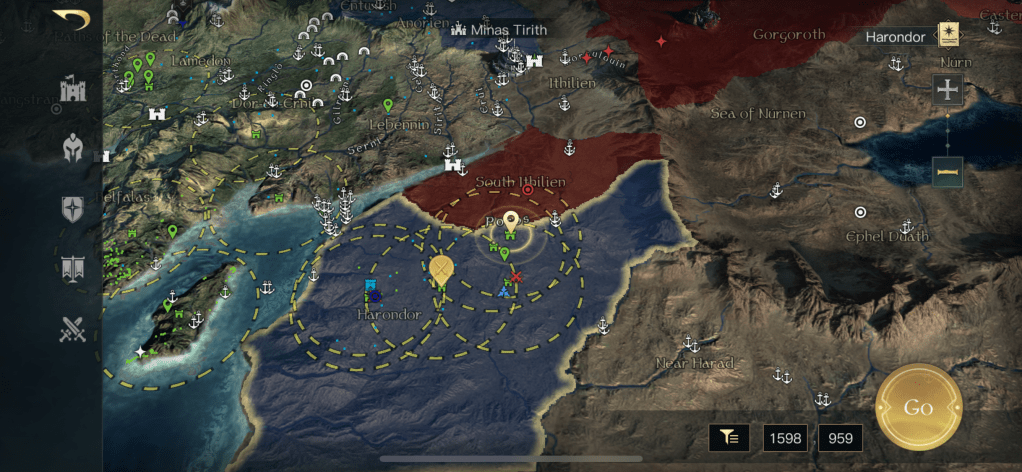This screenshot has width=1022, height=472.
Task: Select the Minas Tirith map label
Action: click(x=500, y=30)
